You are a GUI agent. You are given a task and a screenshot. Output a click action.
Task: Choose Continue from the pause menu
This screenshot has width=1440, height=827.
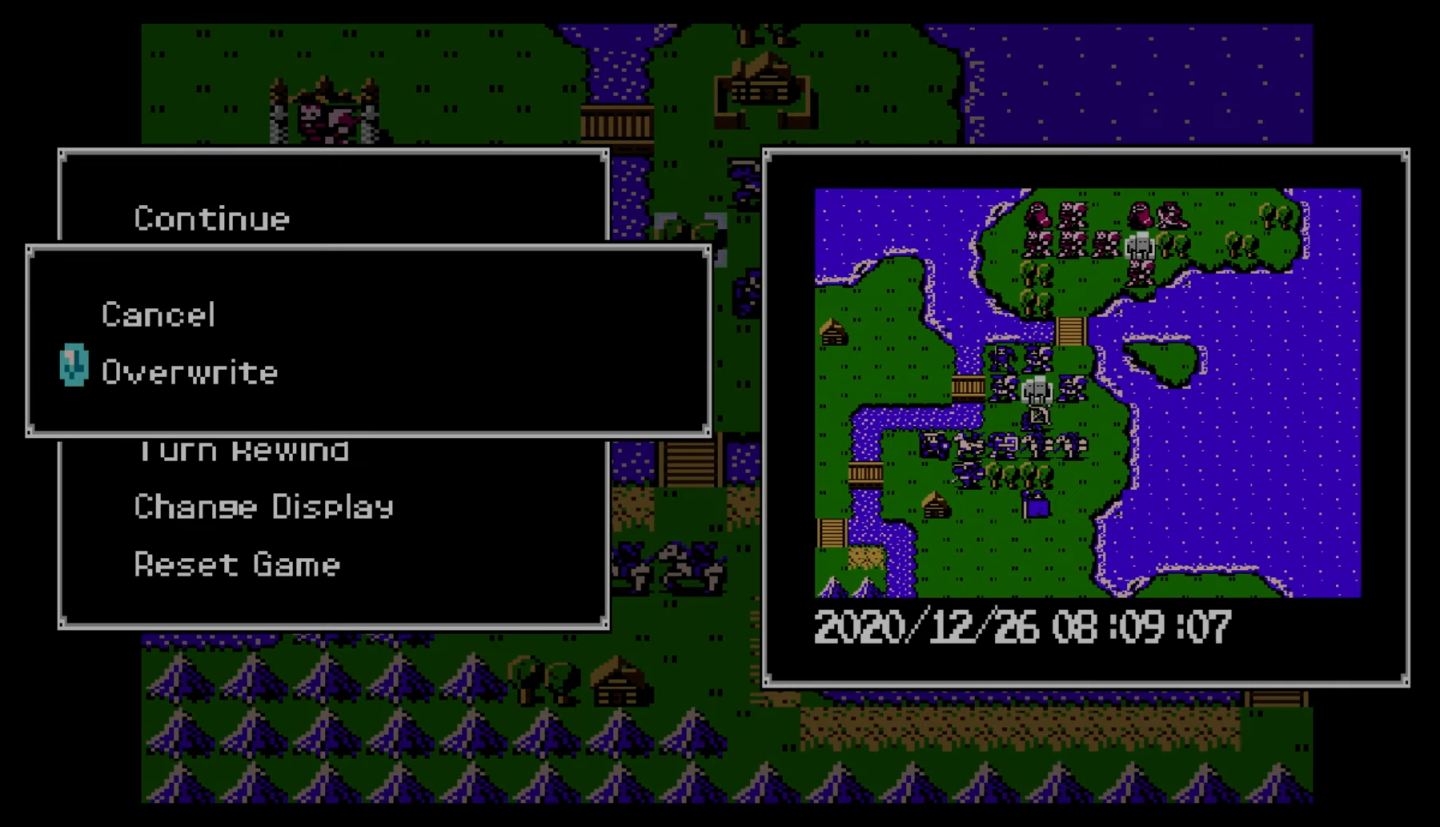pos(211,219)
